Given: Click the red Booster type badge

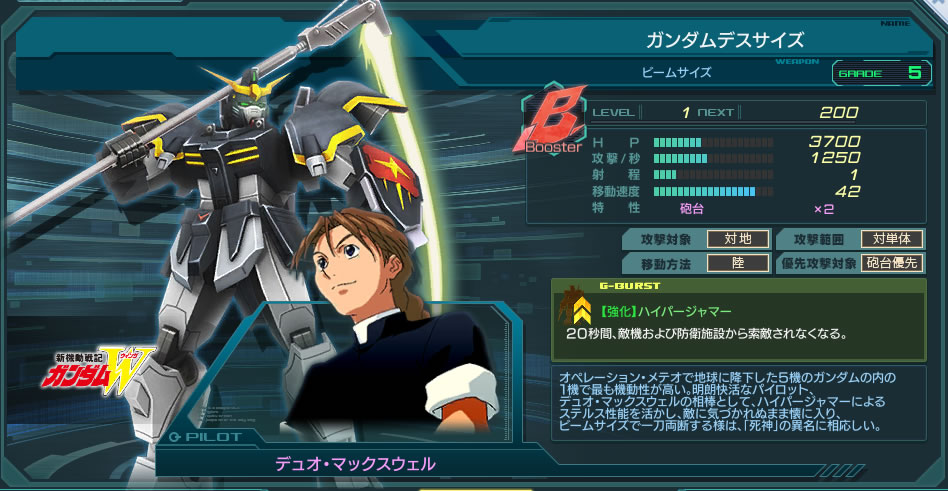Looking at the screenshot, I should (x=552, y=125).
